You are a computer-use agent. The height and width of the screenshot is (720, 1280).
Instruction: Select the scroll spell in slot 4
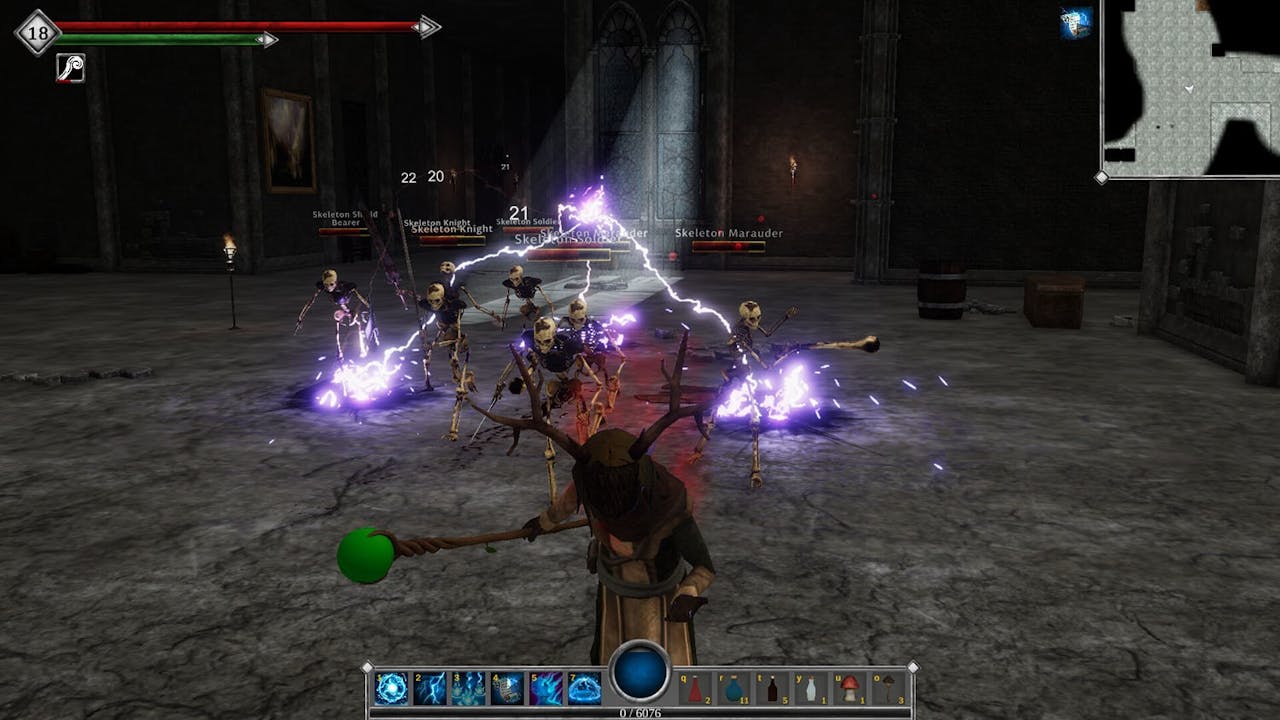507,688
